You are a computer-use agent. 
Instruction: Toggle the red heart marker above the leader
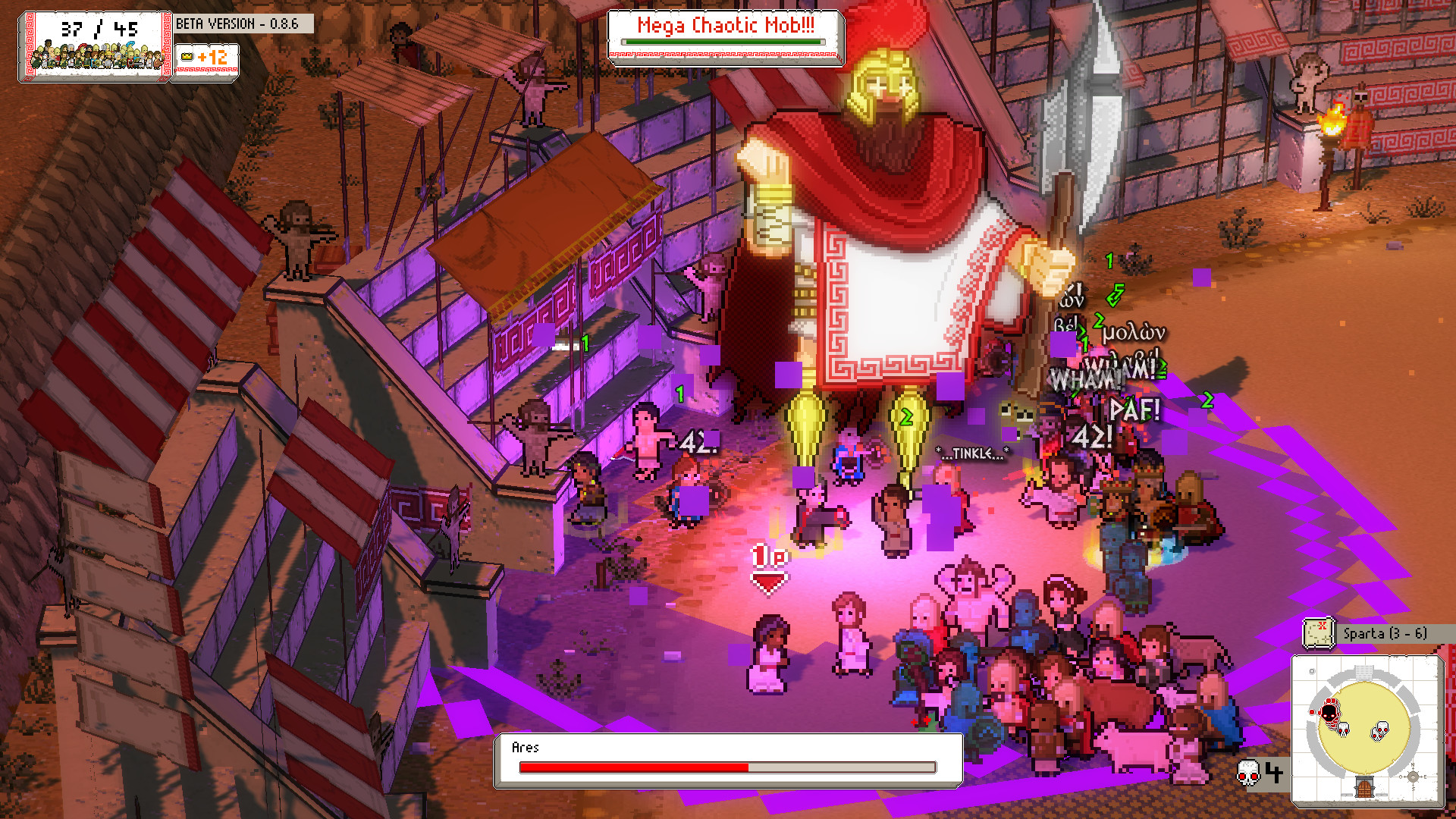769,580
